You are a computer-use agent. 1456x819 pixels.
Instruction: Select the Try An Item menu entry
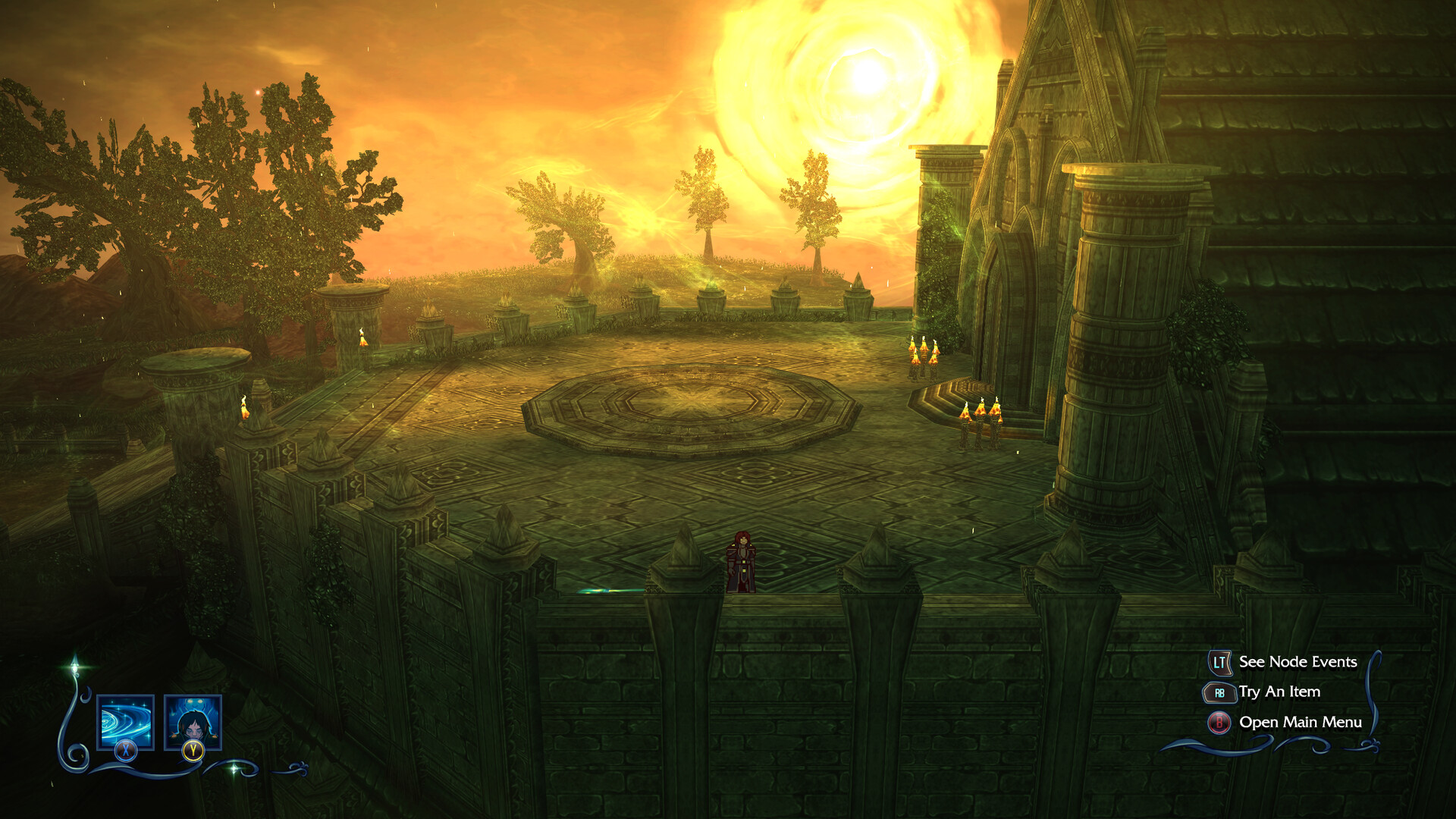tap(1279, 692)
